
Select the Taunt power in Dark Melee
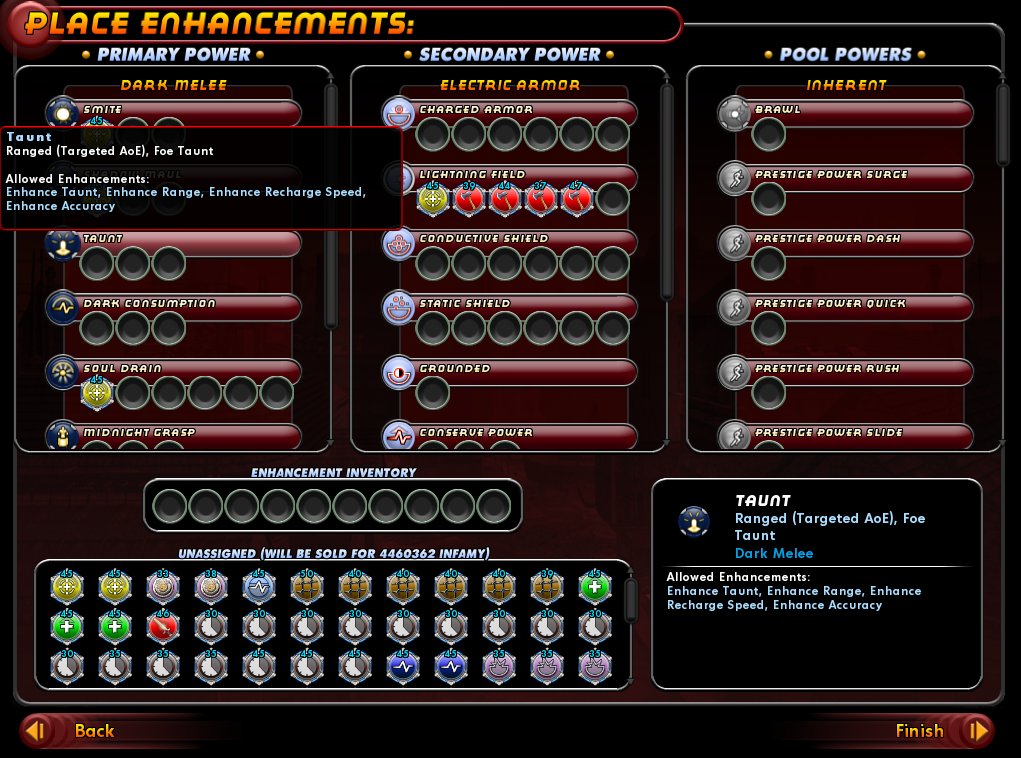coord(63,245)
